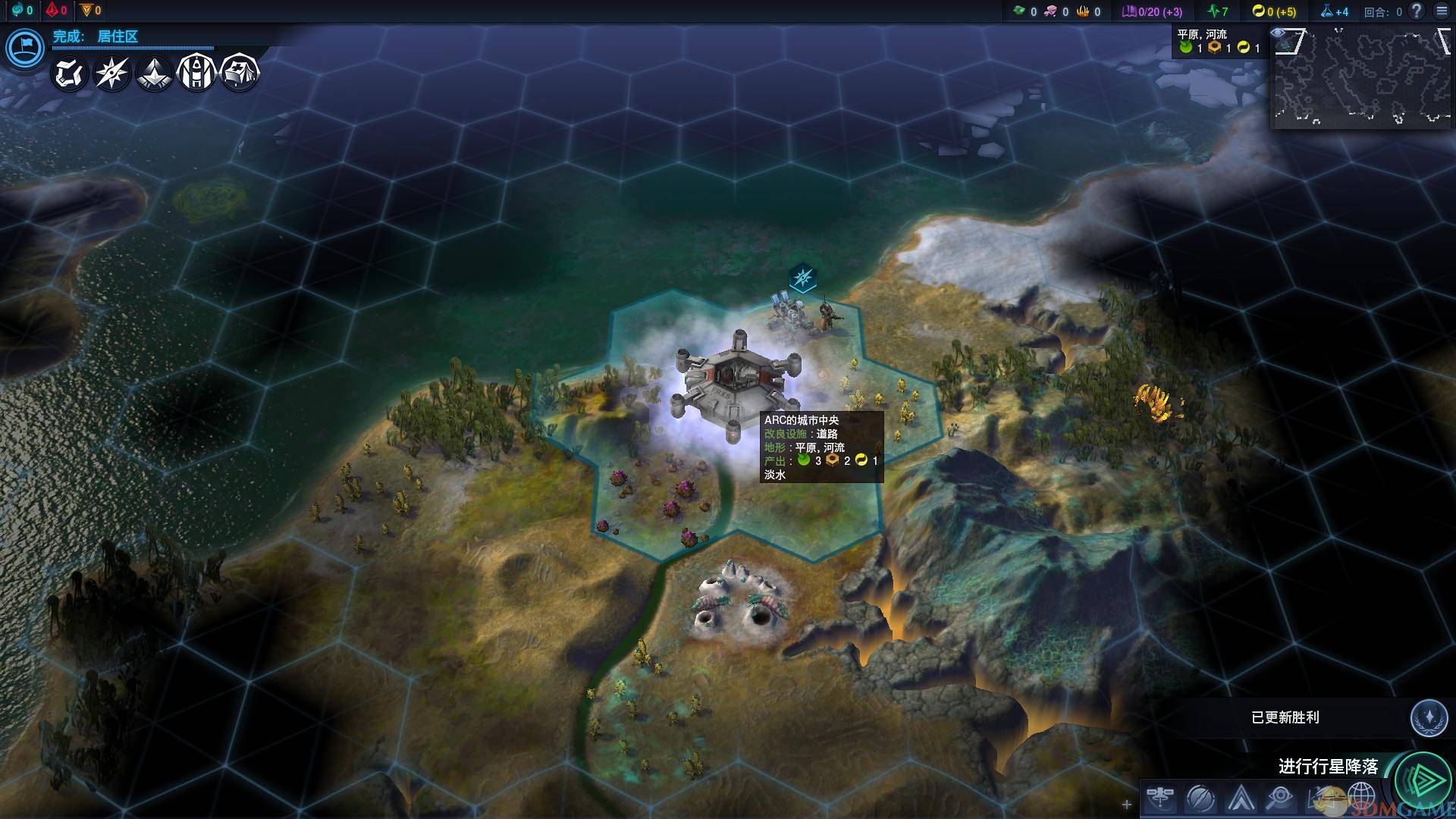
Task: Click the blue flag quest circle icon
Action: [x=24, y=49]
